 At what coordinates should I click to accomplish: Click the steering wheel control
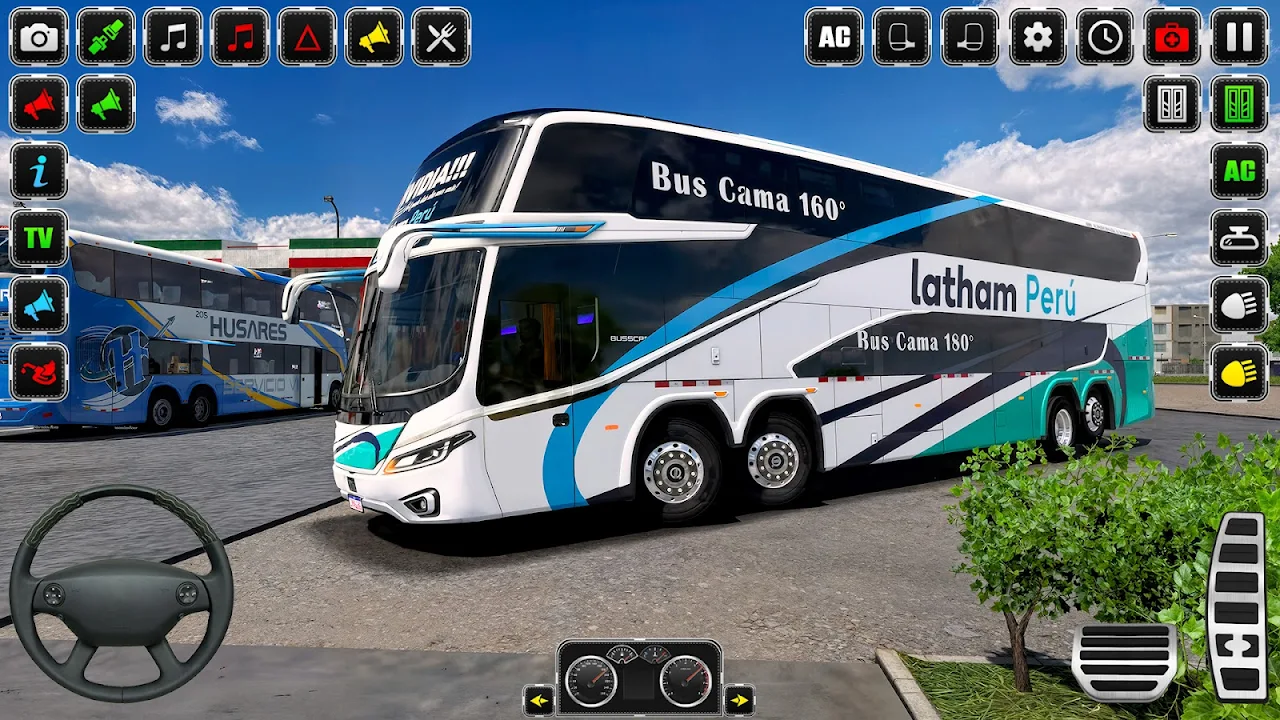(121, 593)
